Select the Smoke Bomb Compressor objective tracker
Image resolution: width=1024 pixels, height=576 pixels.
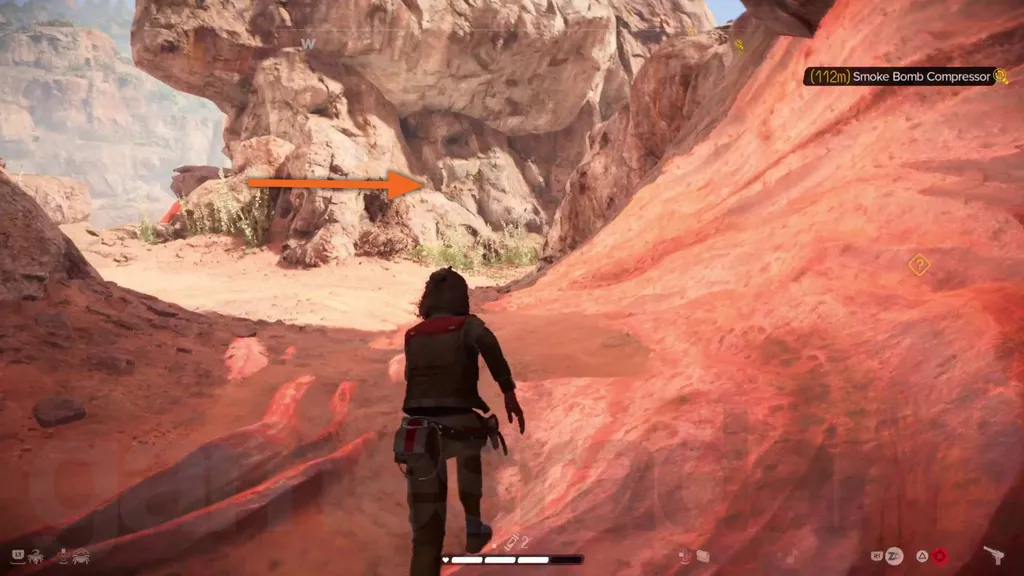coord(905,76)
